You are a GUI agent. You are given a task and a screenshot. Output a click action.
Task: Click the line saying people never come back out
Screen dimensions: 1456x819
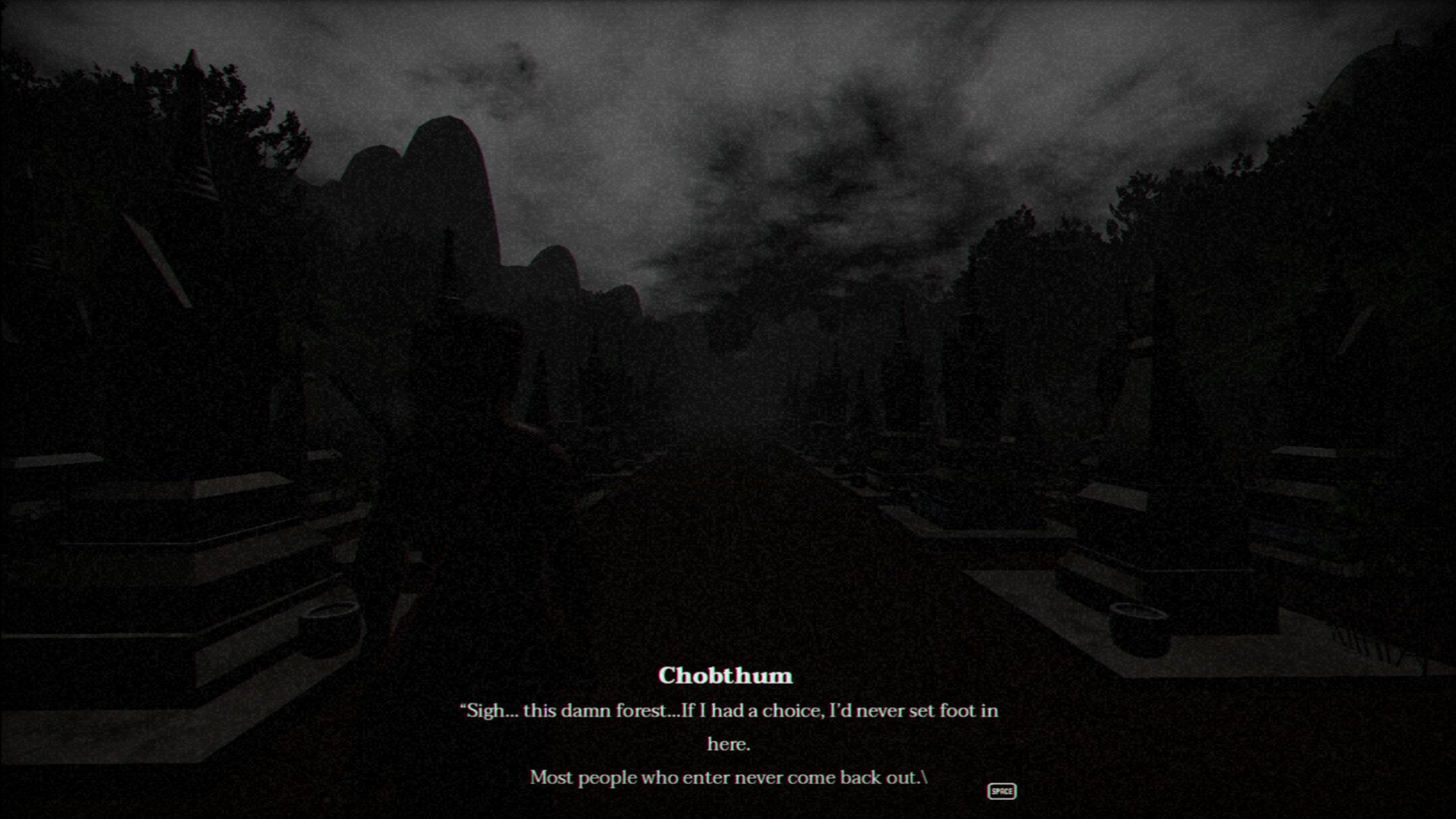[x=724, y=777]
